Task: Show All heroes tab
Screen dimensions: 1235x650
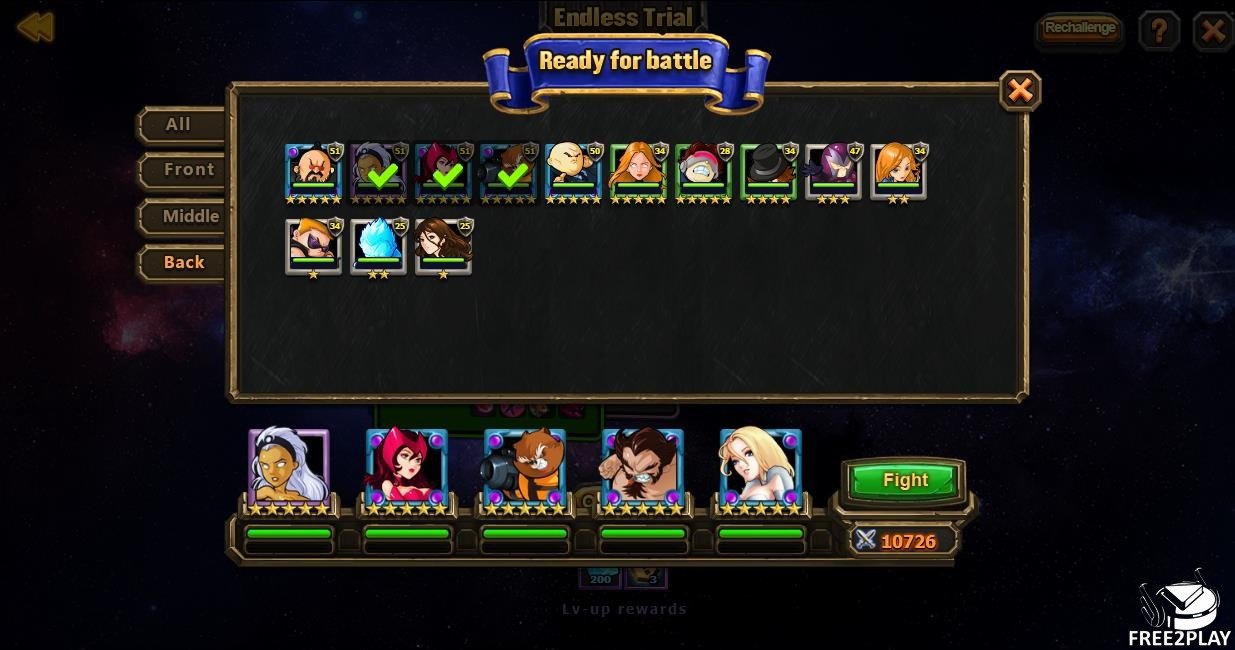Action: pos(179,125)
